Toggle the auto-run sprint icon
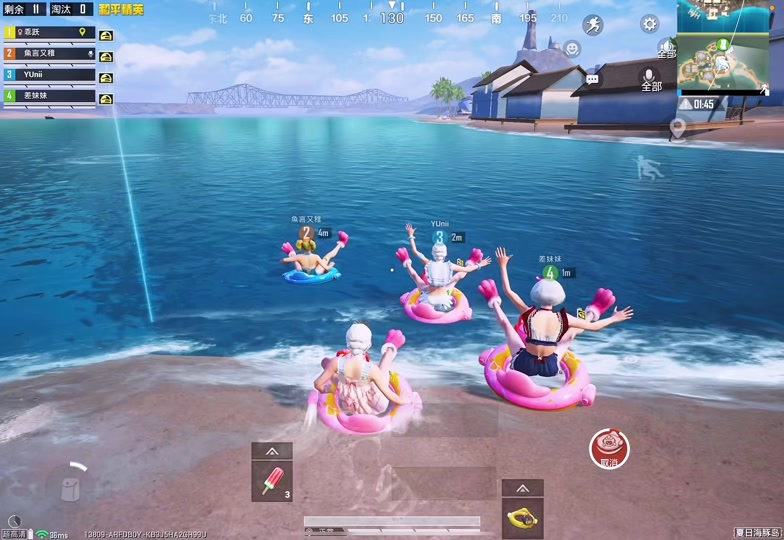Viewport: 784px width, 540px height. point(593,25)
